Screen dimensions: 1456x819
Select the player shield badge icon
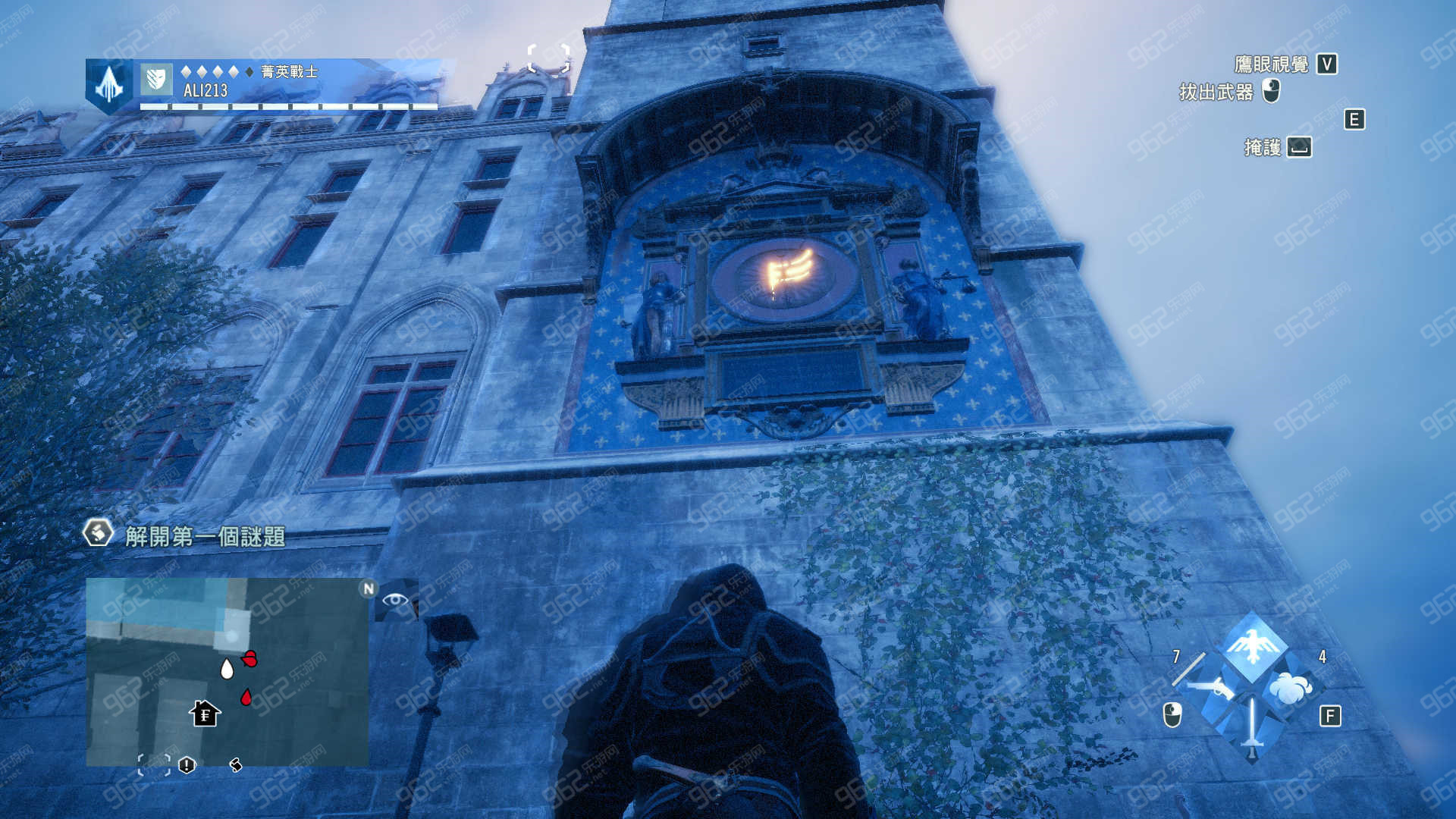click(x=156, y=79)
